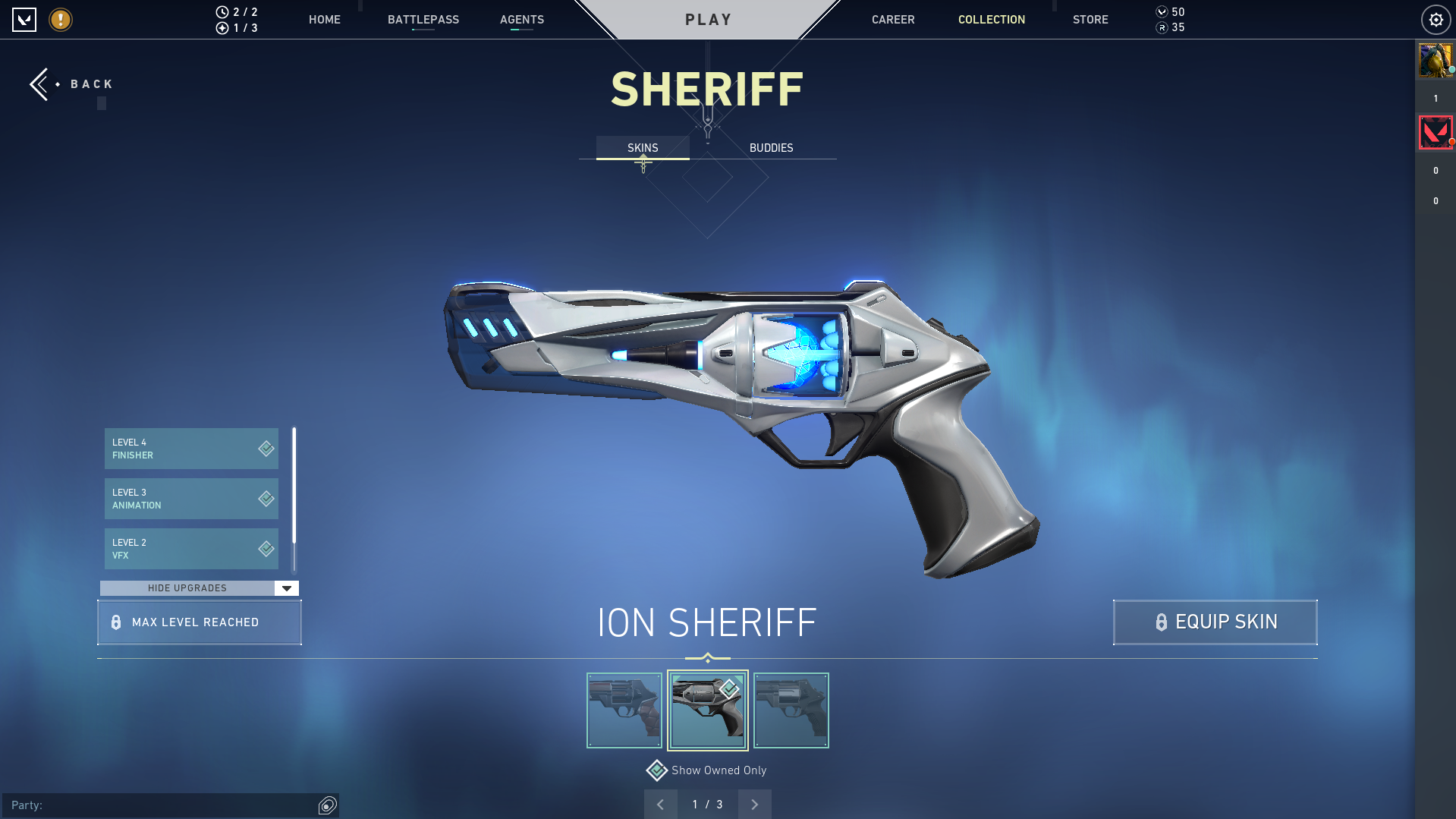Click the Play button

708,20
